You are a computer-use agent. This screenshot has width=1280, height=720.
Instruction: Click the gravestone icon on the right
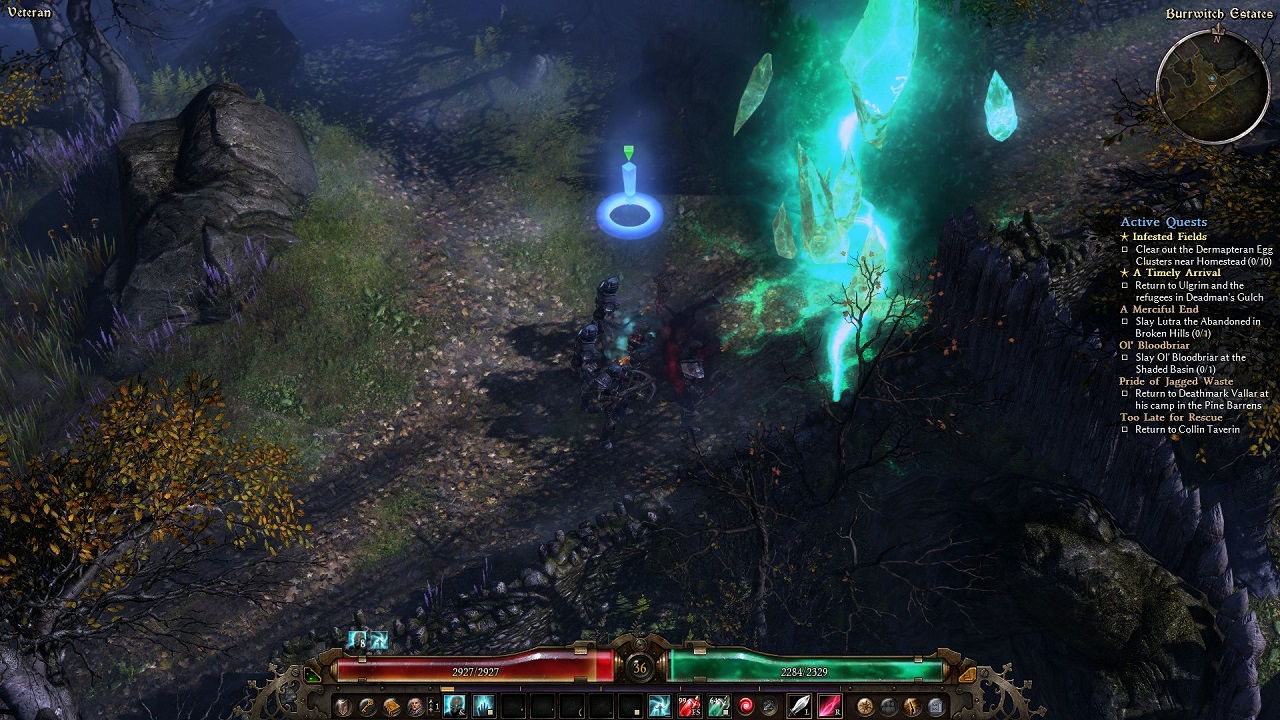pyautogui.click(x=935, y=707)
